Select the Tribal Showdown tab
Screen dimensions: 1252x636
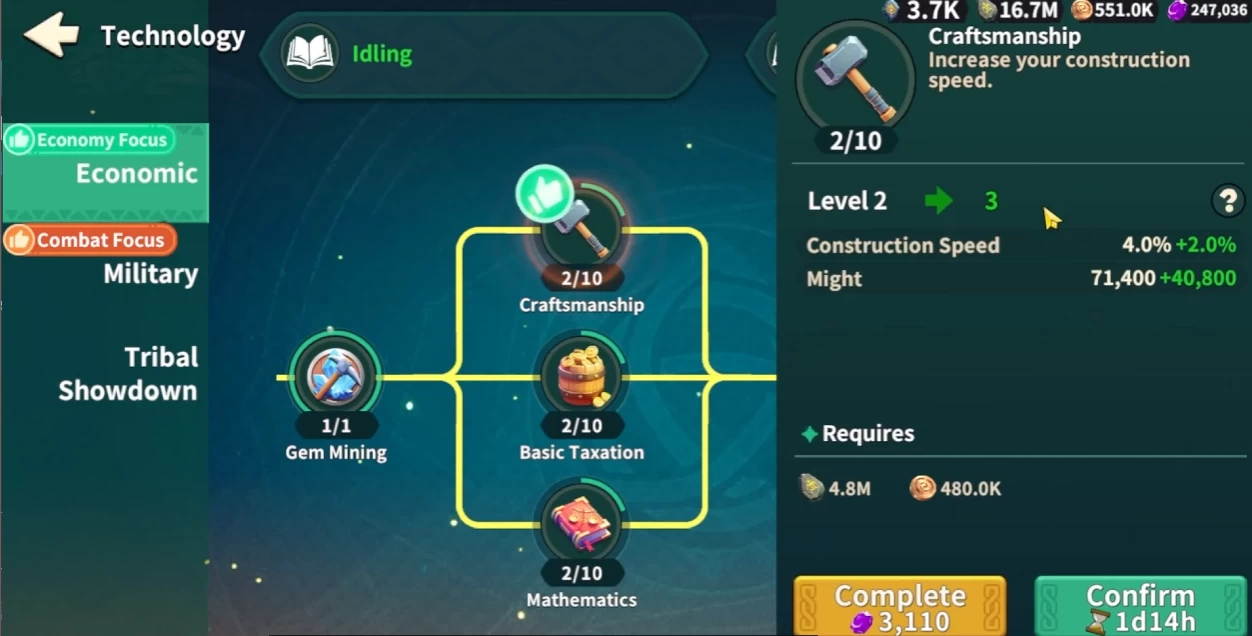click(127, 374)
